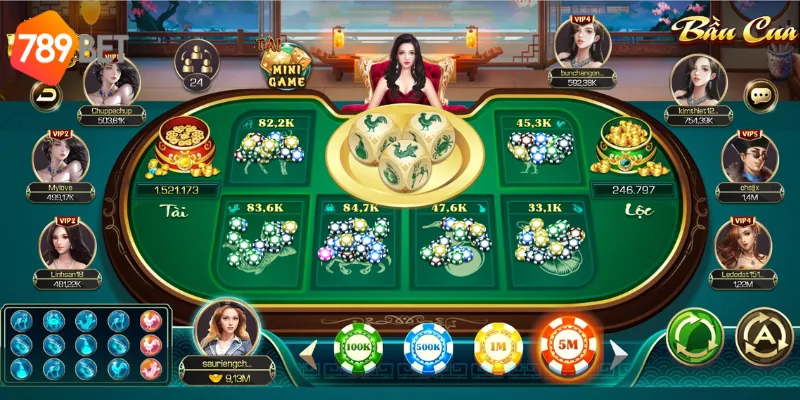The width and height of the screenshot is (800, 400).
Task: Open the result history panel
Action: (x=84, y=346)
